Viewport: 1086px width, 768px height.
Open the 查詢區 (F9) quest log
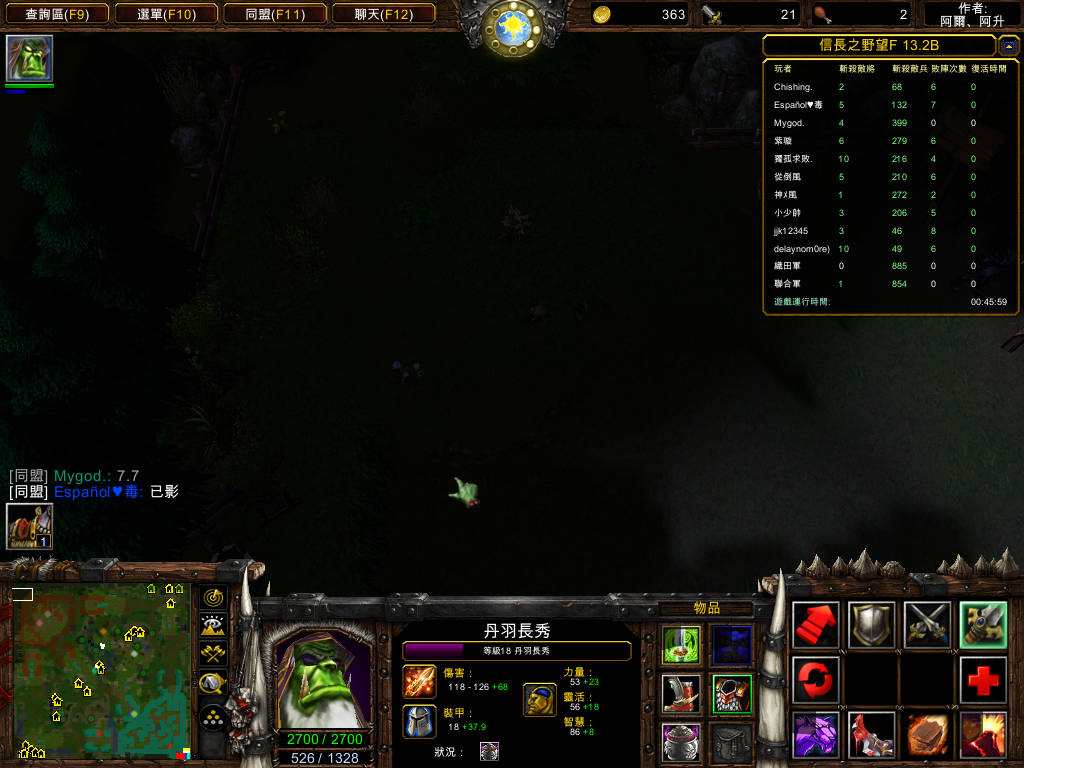pos(56,14)
